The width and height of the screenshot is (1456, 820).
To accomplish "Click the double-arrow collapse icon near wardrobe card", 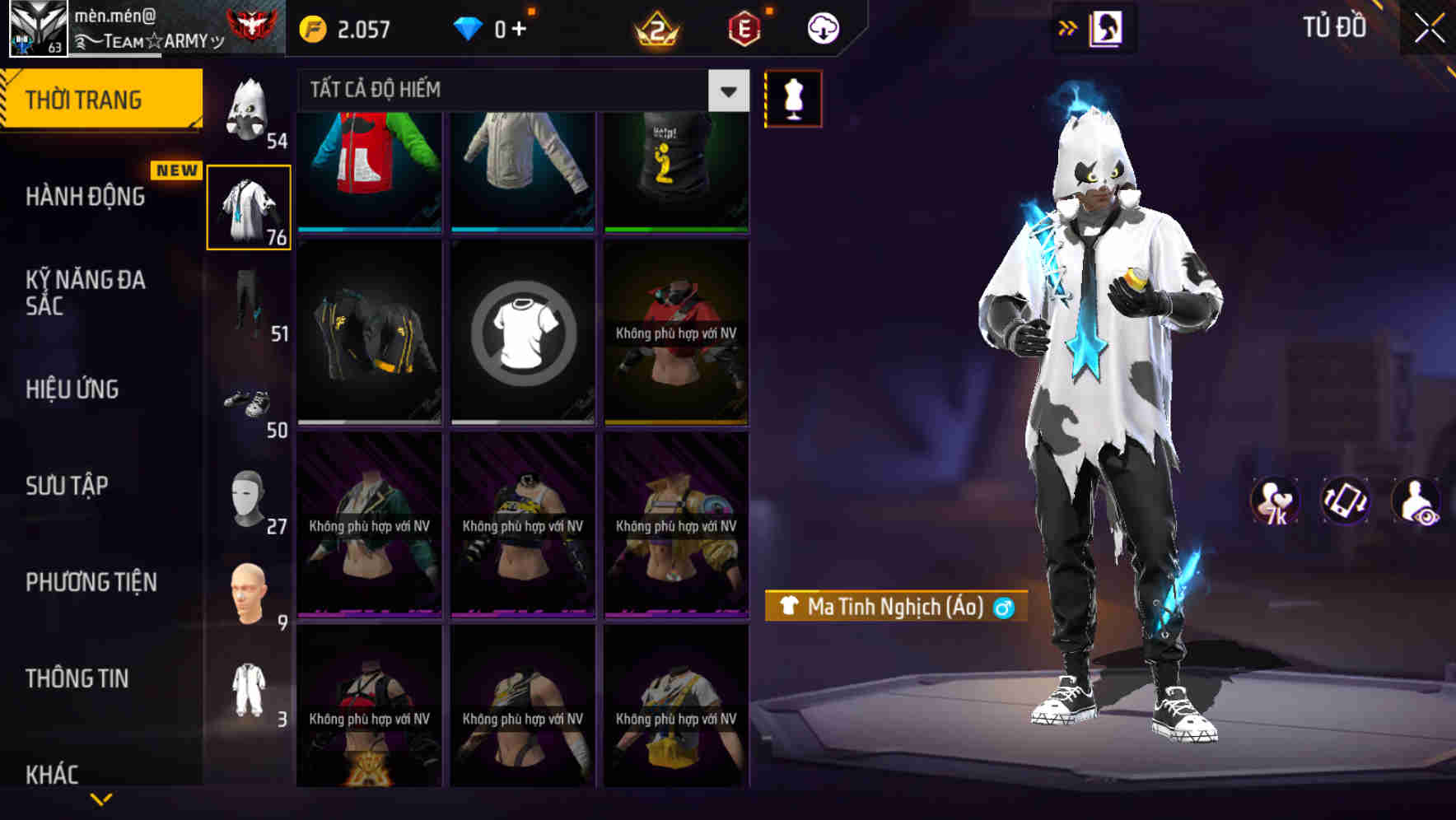I will coord(1068,26).
